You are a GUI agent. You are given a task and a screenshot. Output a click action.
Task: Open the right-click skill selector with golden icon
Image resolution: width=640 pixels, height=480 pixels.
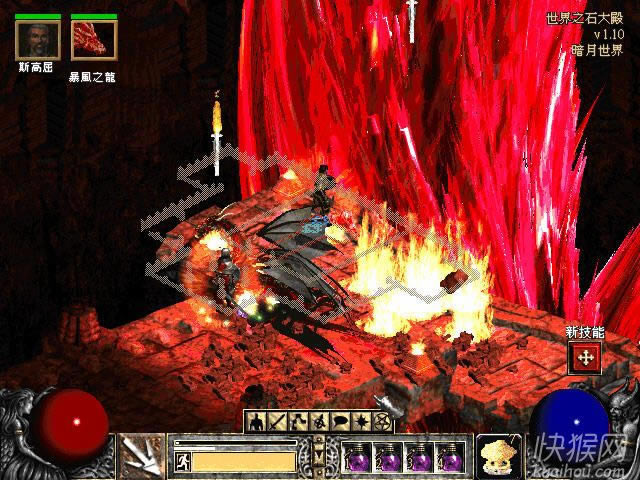pyautogui.click(x=496, y=455)
